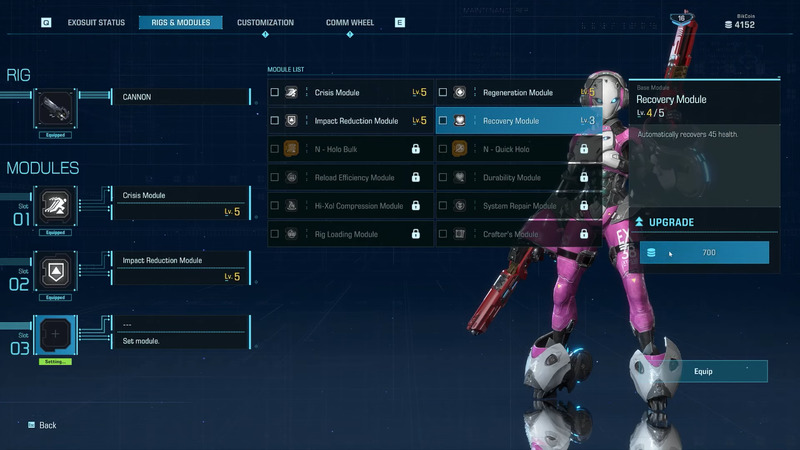Select the Rigs & Modules tab
Viewport: 800px width, 450px height.
pos(180,22)
